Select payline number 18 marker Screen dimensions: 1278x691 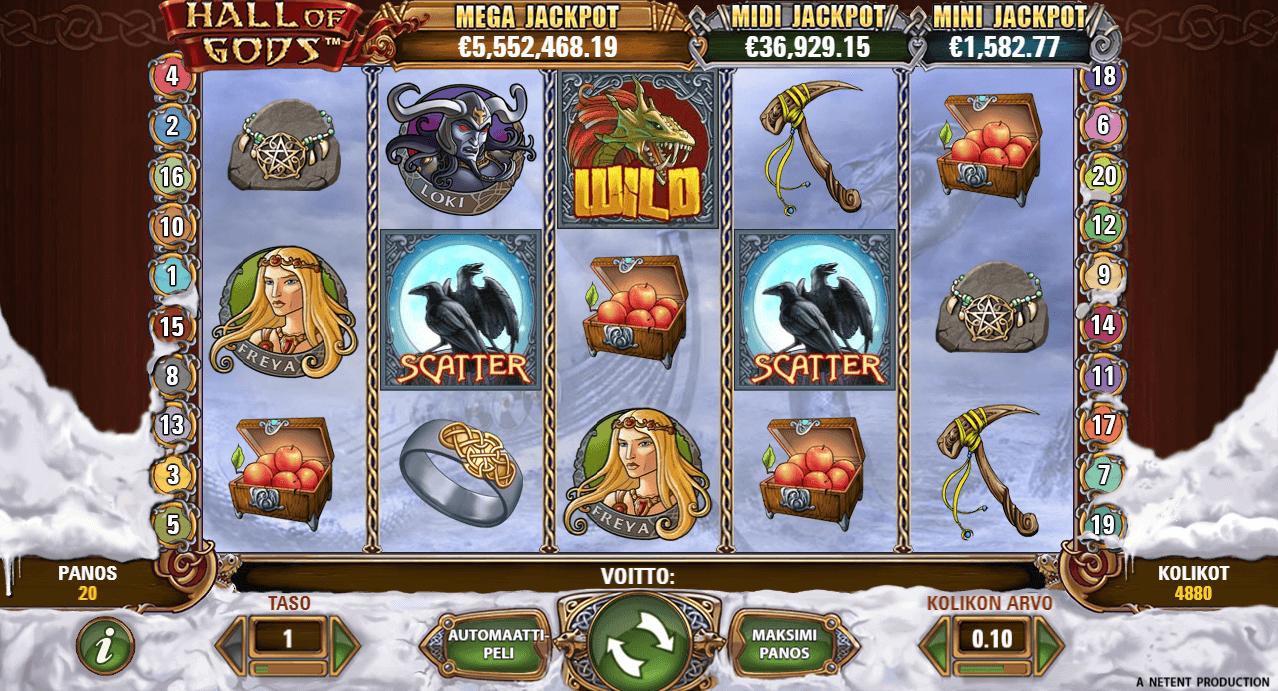click(x=1103, y=76)
